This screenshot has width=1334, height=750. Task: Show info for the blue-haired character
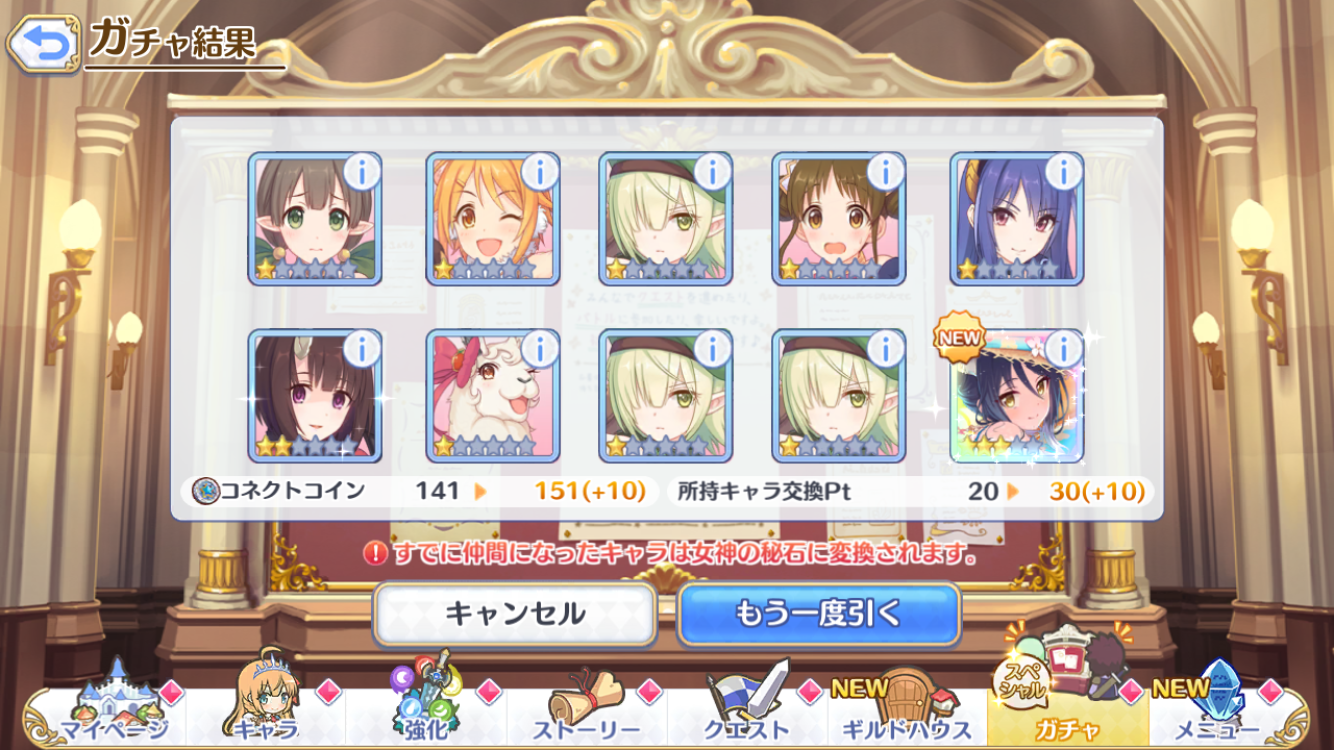tap(1063, 173)
